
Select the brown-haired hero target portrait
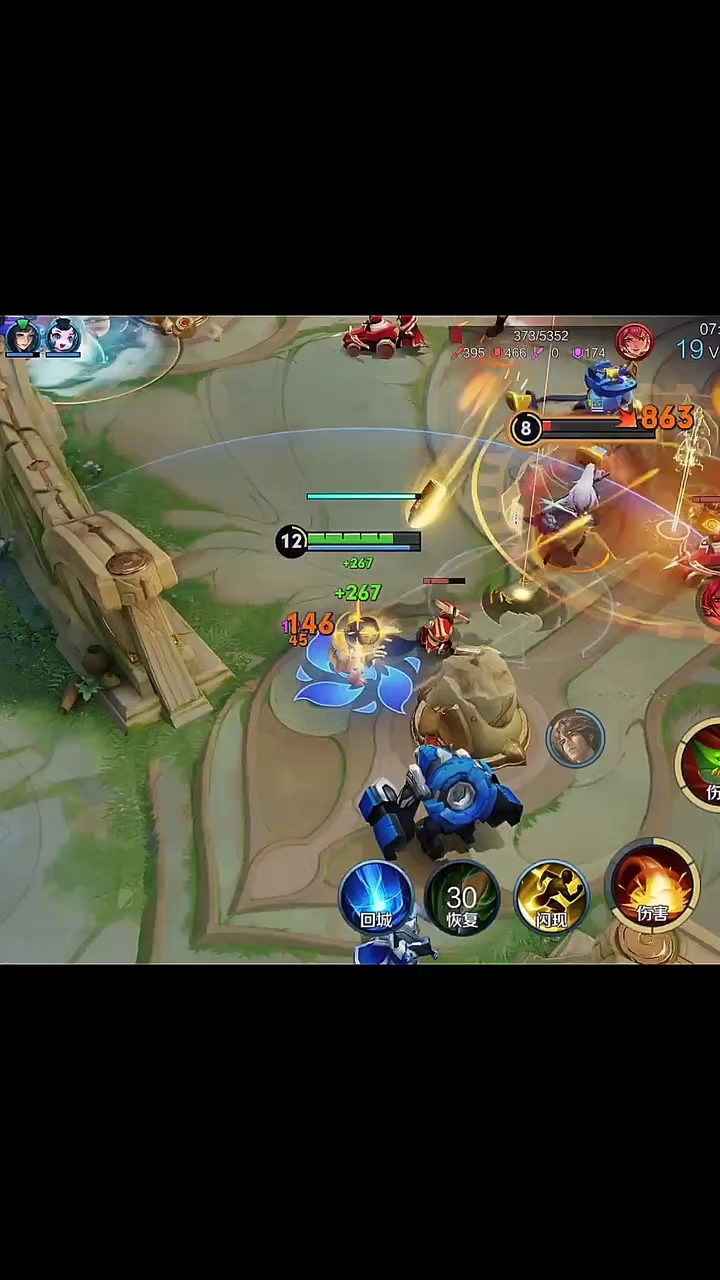[575, 738]
